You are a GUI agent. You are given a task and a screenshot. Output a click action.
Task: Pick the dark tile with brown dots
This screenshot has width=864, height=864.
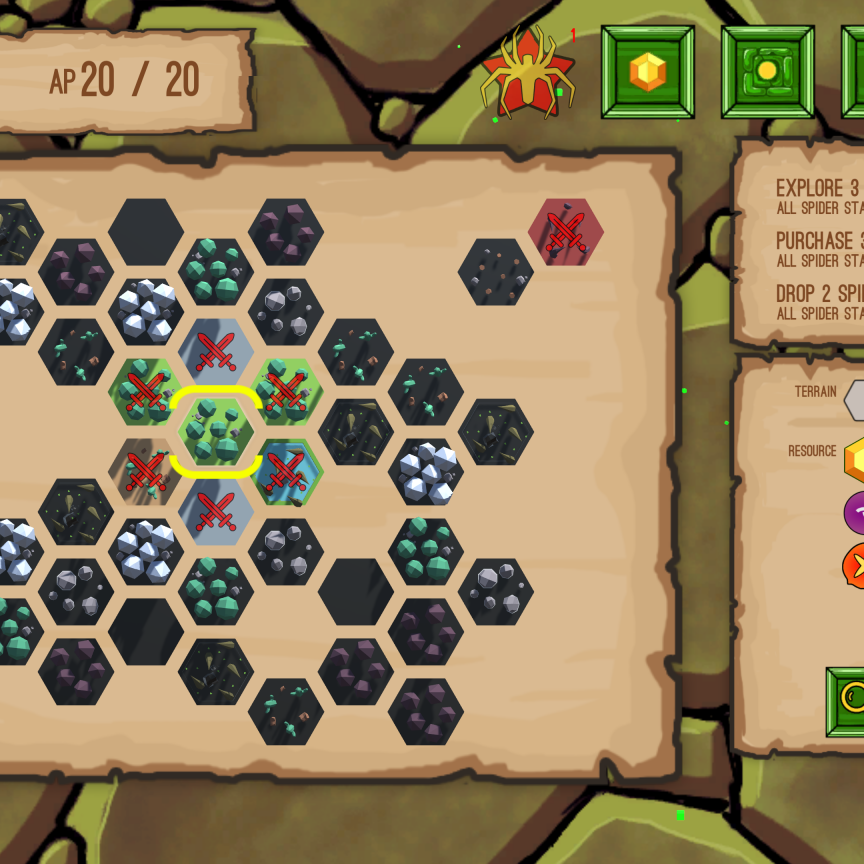click(496, 272)
